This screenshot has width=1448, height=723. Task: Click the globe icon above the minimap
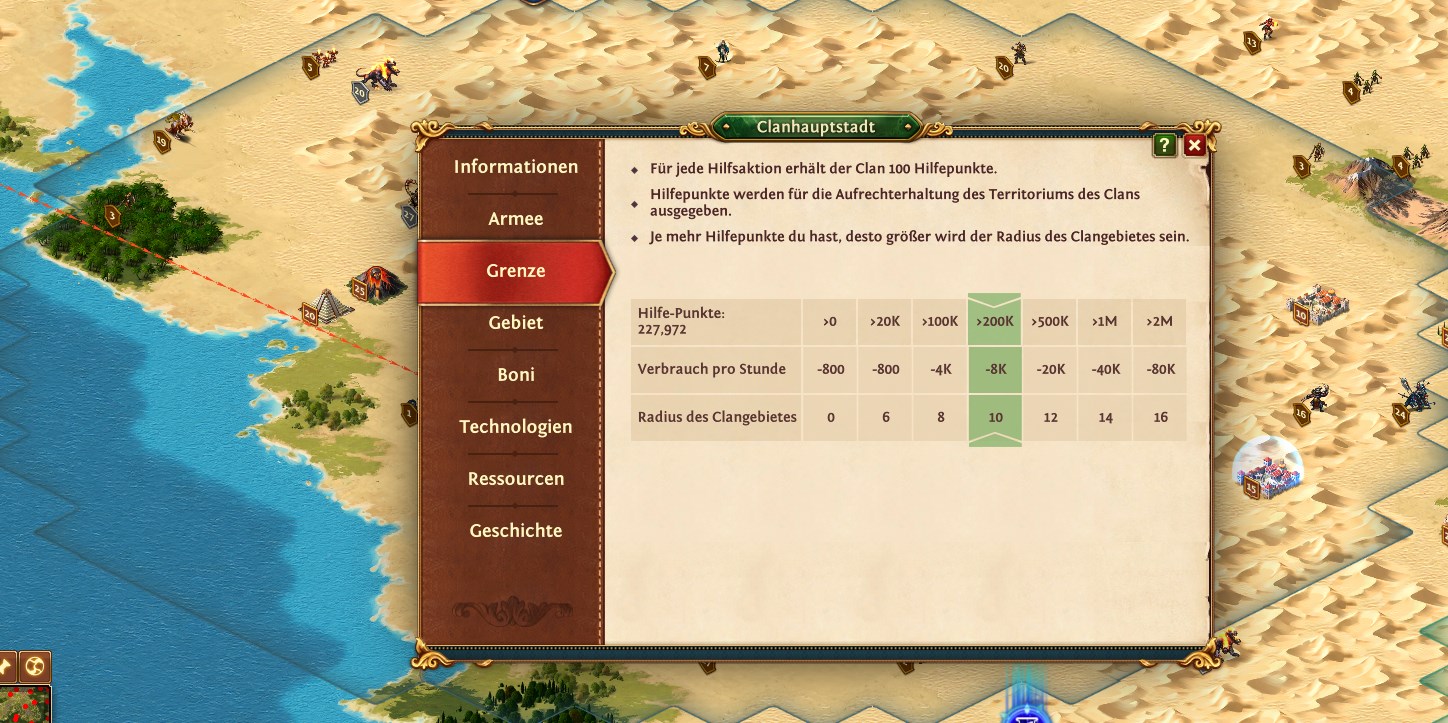[x=35, y=666]
